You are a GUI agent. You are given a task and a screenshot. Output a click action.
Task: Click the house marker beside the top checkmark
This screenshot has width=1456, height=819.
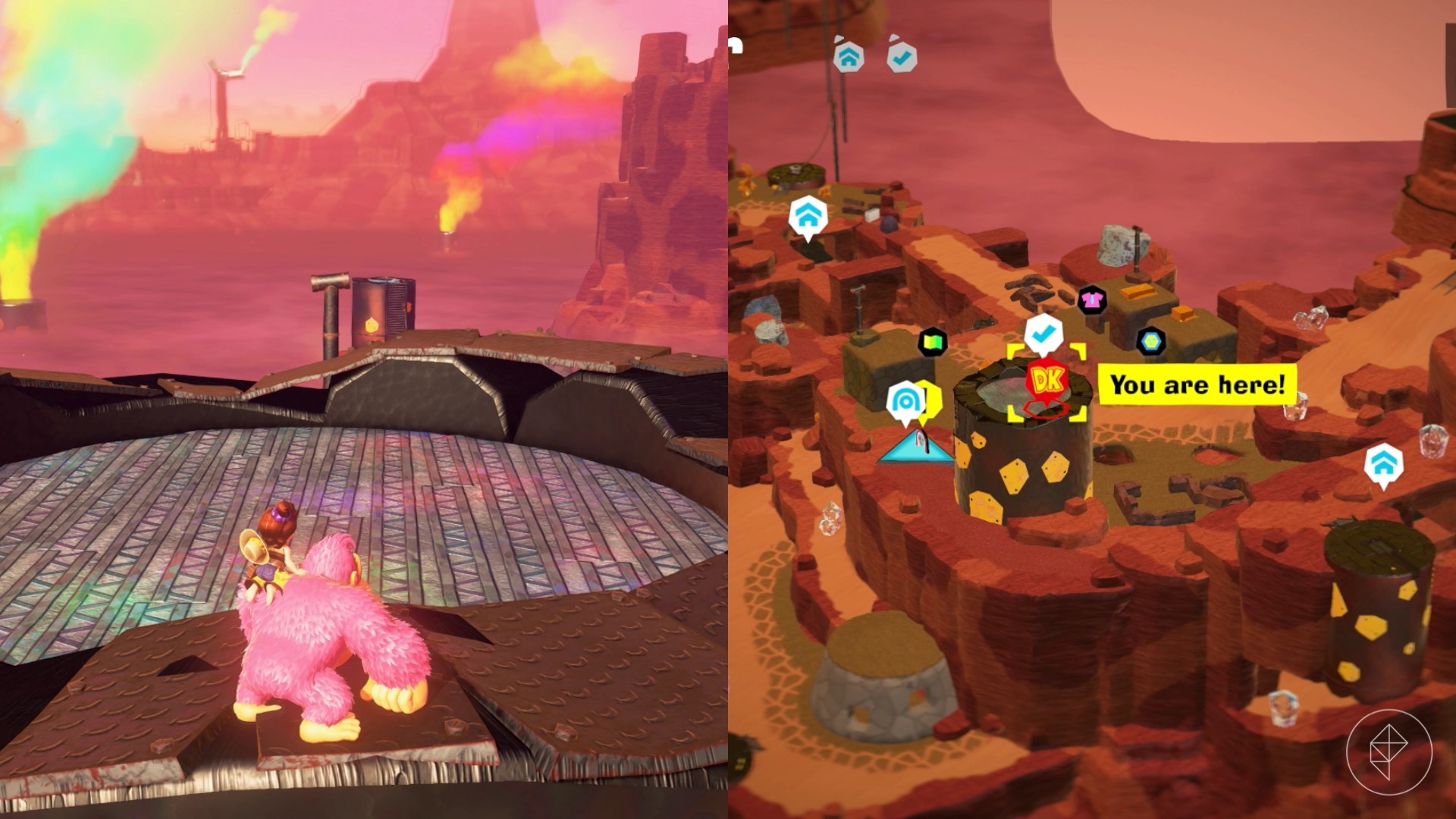(x=848, y=56)
